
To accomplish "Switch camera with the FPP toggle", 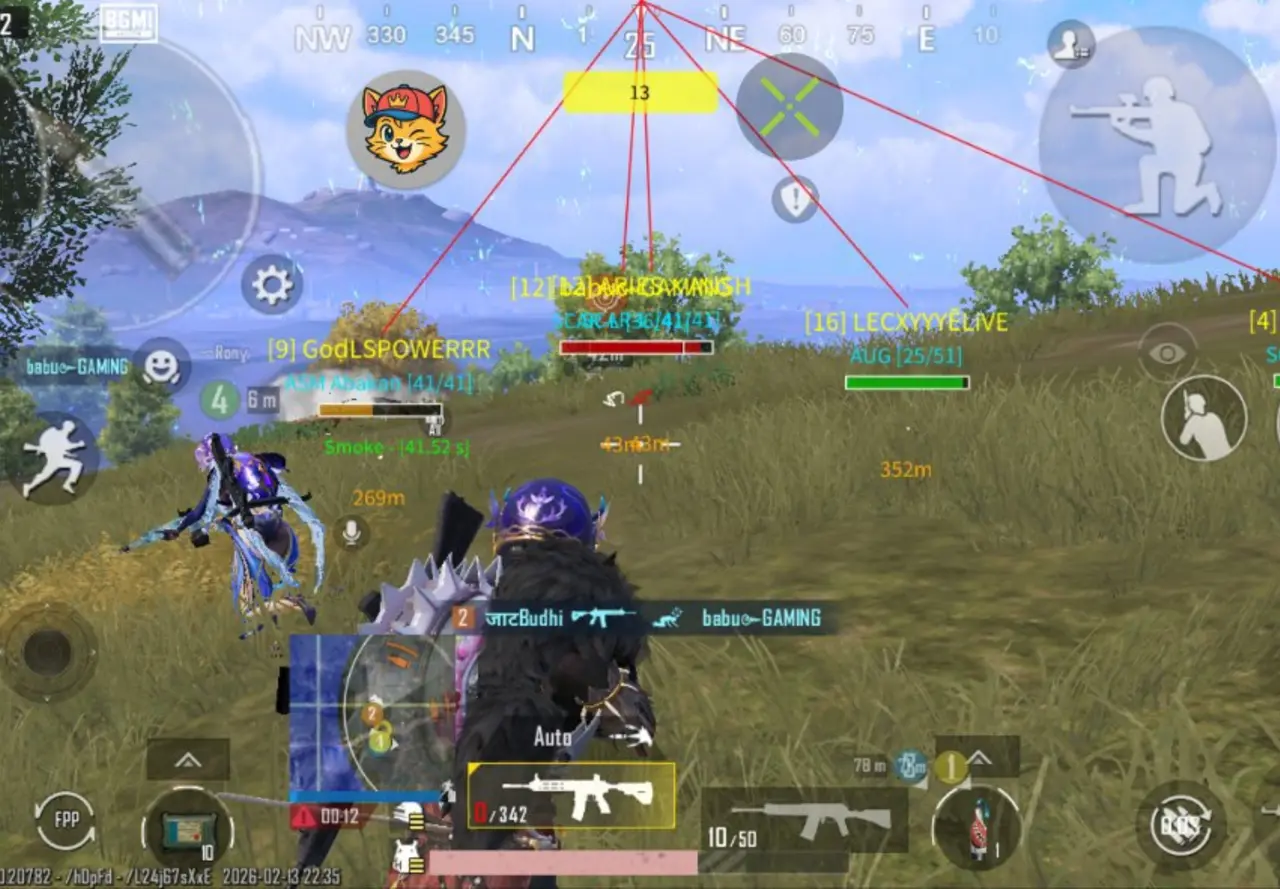I will 66,821.
